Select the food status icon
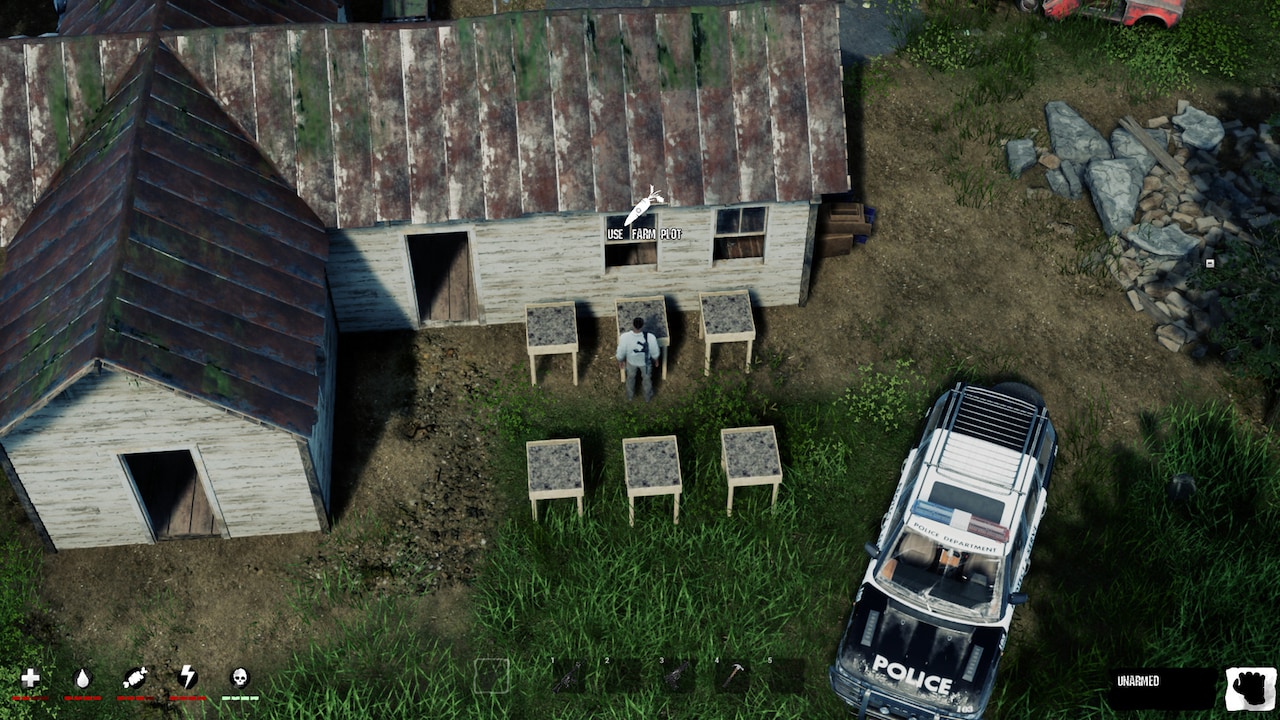Image resolution: width=1280 pixels, height=720 pixels. tap(136, 676)
